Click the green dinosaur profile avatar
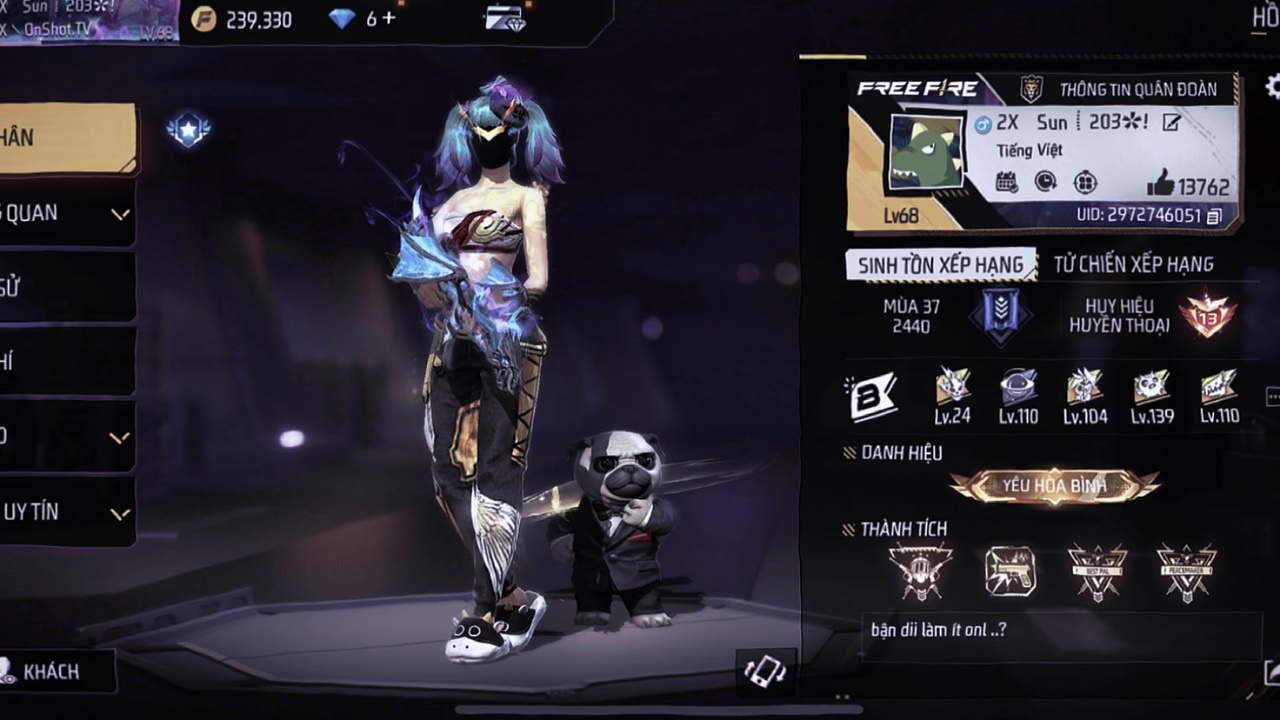Screen dimensions: 1280x720 click(x=925, y=152)
